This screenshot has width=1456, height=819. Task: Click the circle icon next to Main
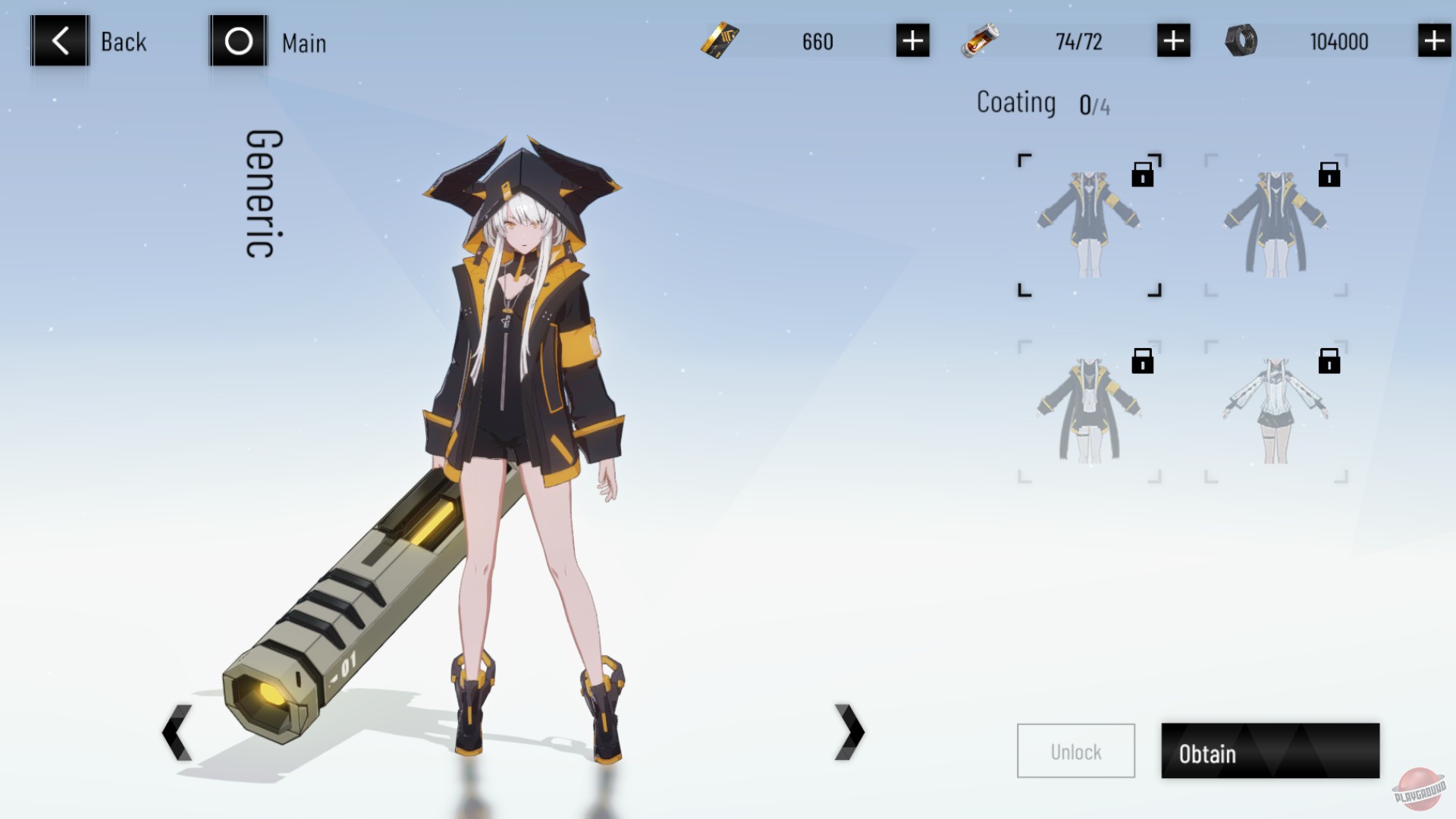tap(237, 42)
